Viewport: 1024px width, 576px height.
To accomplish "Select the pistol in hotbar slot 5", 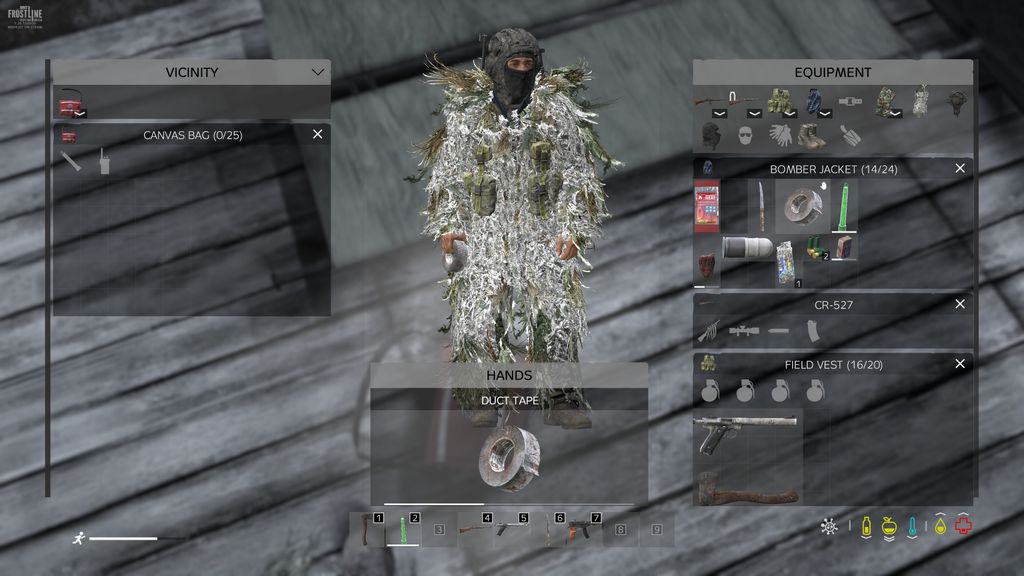I will [x=511, y=530].
